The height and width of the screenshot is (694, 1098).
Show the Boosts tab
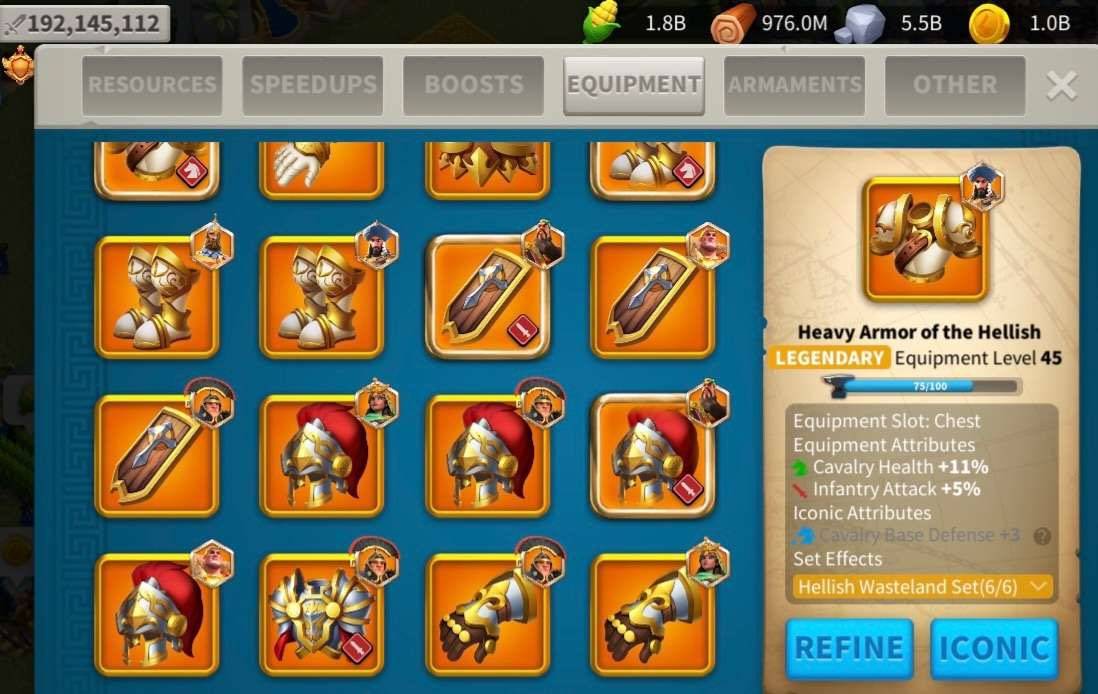[x=473, y=85]
